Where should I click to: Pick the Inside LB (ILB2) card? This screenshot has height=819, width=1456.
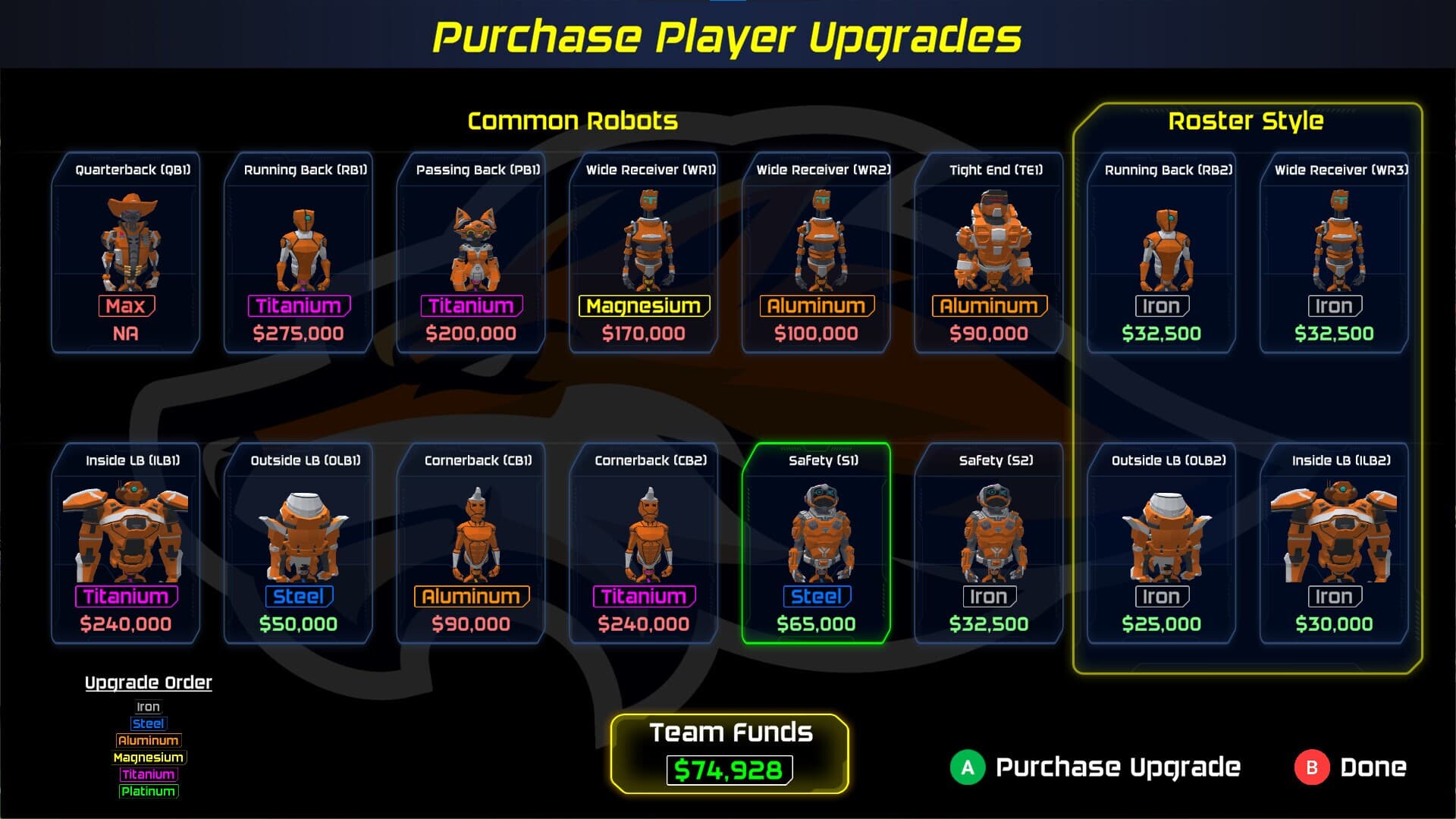[x=1334, y=543]
